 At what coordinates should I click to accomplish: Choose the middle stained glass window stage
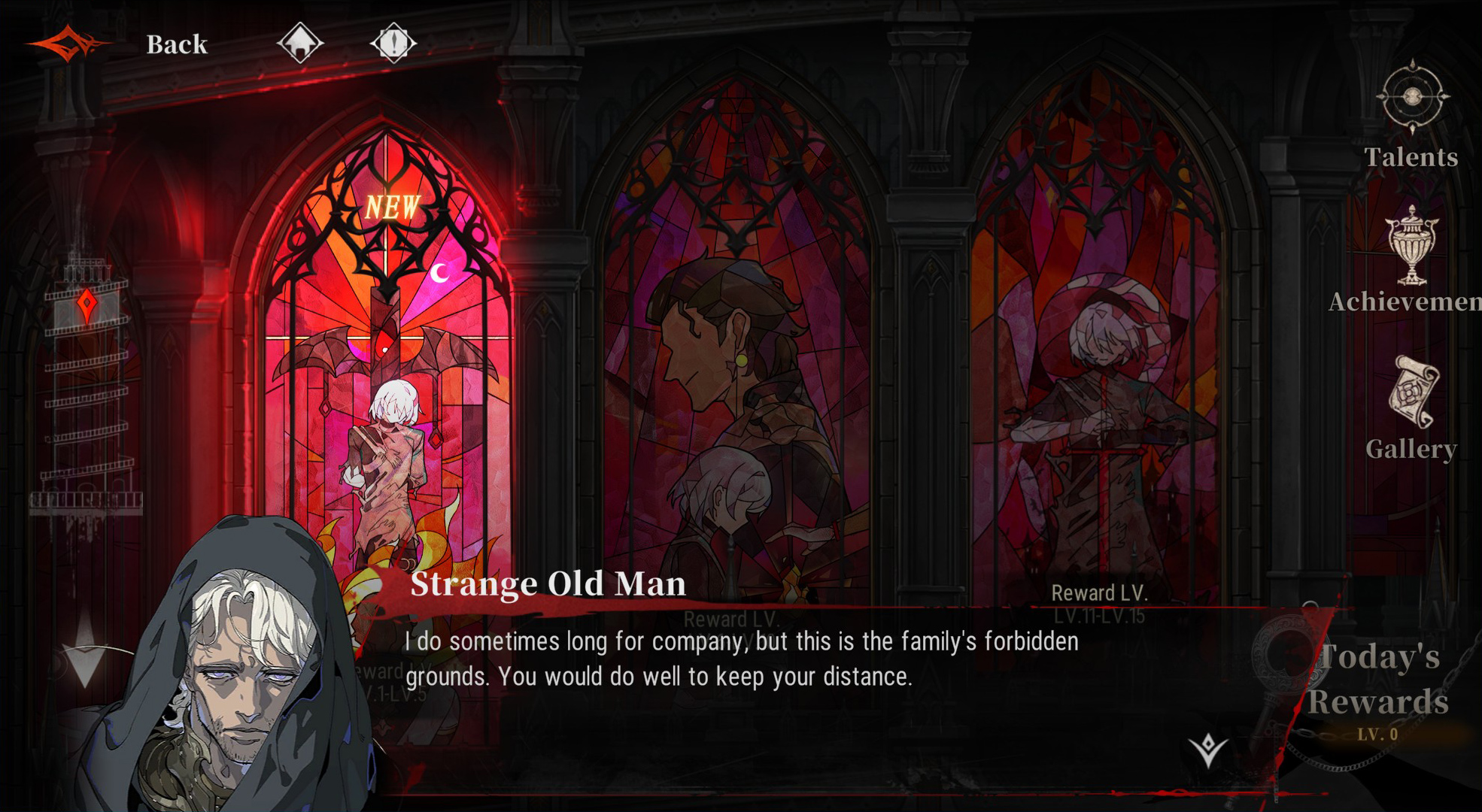737,361
